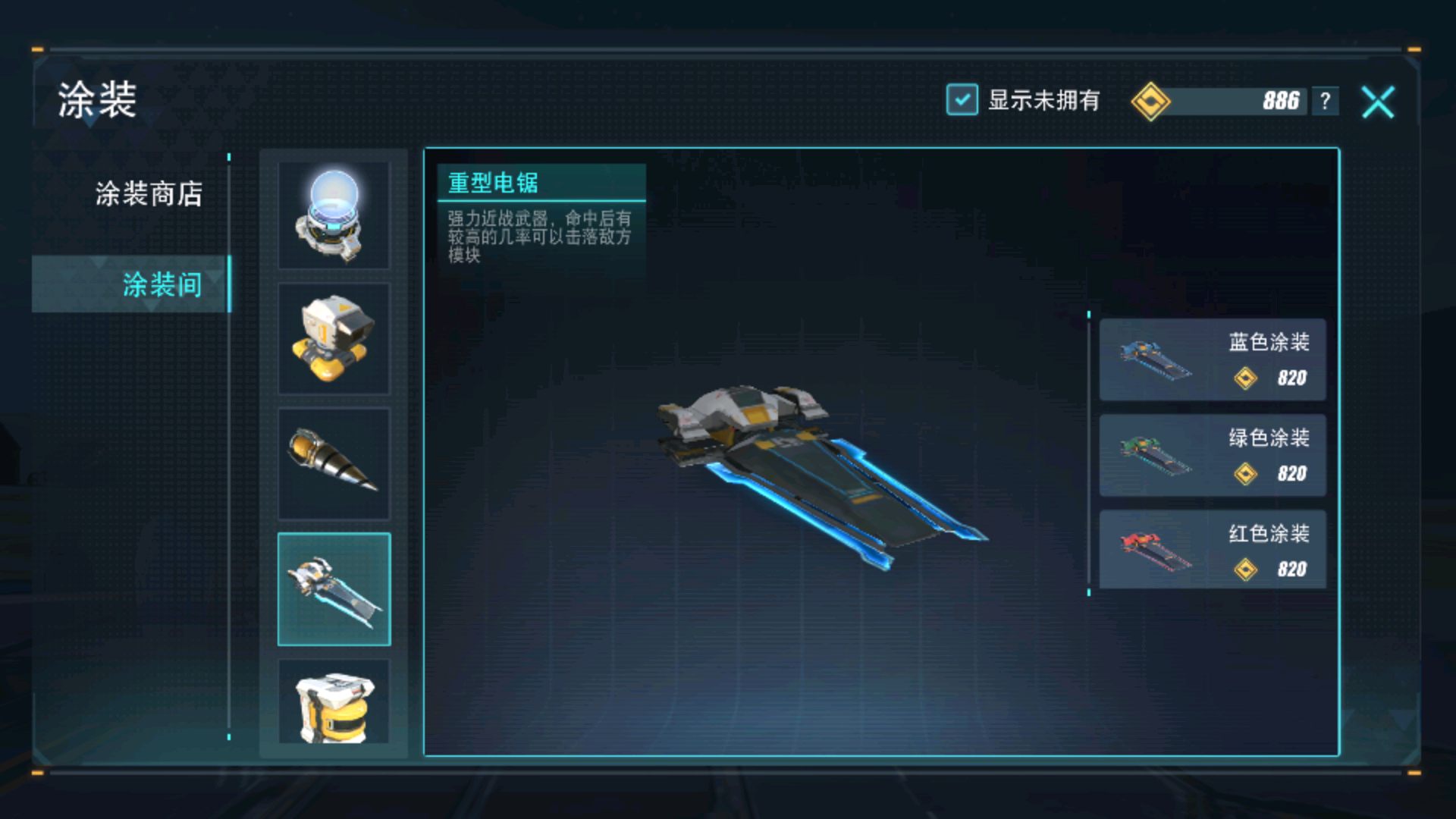Image resolution: width=1456 pixels, height=819 pixels.
Task: Switch to the 涂装商店 tab
Action: [x=149, y=194]
